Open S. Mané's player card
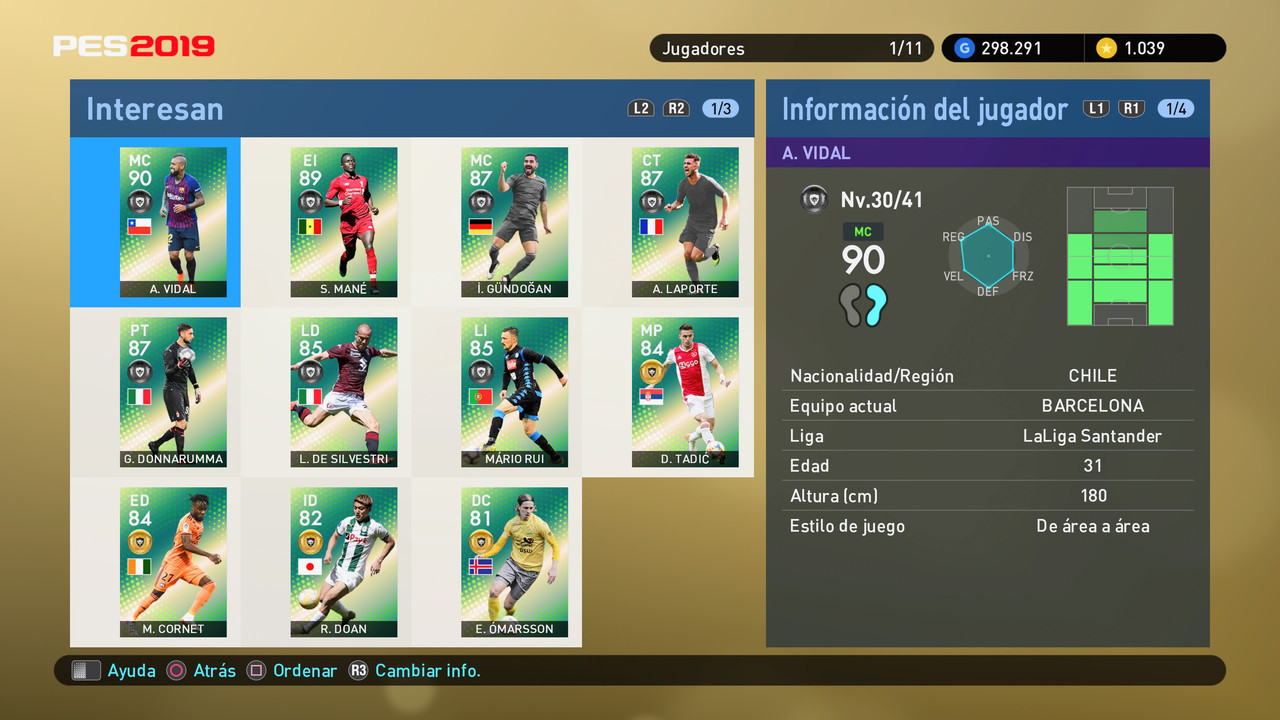1280x720 pixels. 343,222
